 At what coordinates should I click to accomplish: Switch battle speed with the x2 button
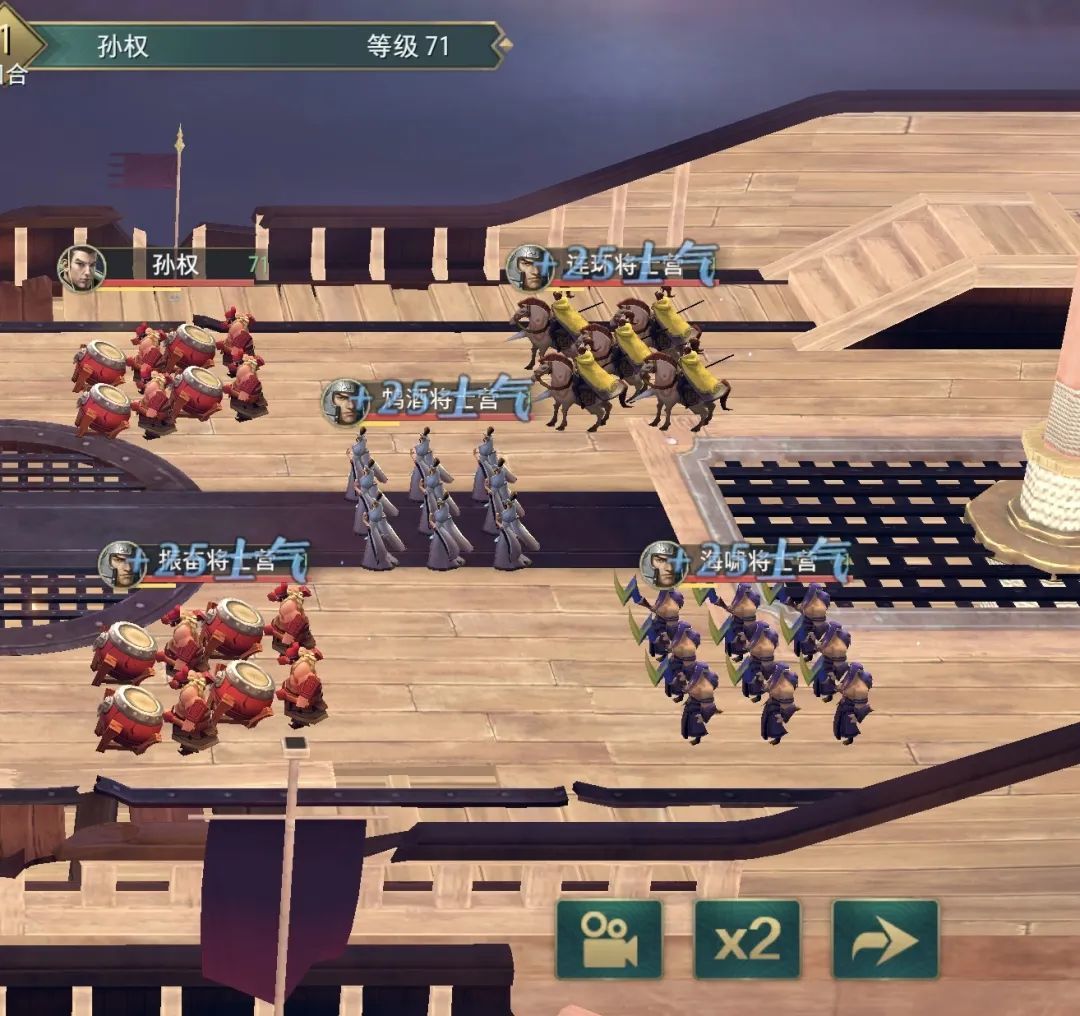pos(747,939)
